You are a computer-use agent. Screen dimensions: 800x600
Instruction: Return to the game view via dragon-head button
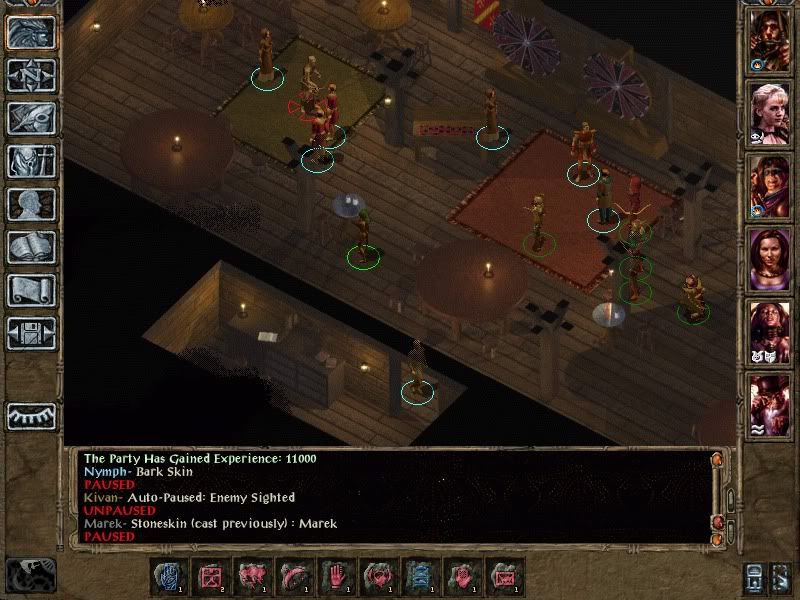point(31,31)
